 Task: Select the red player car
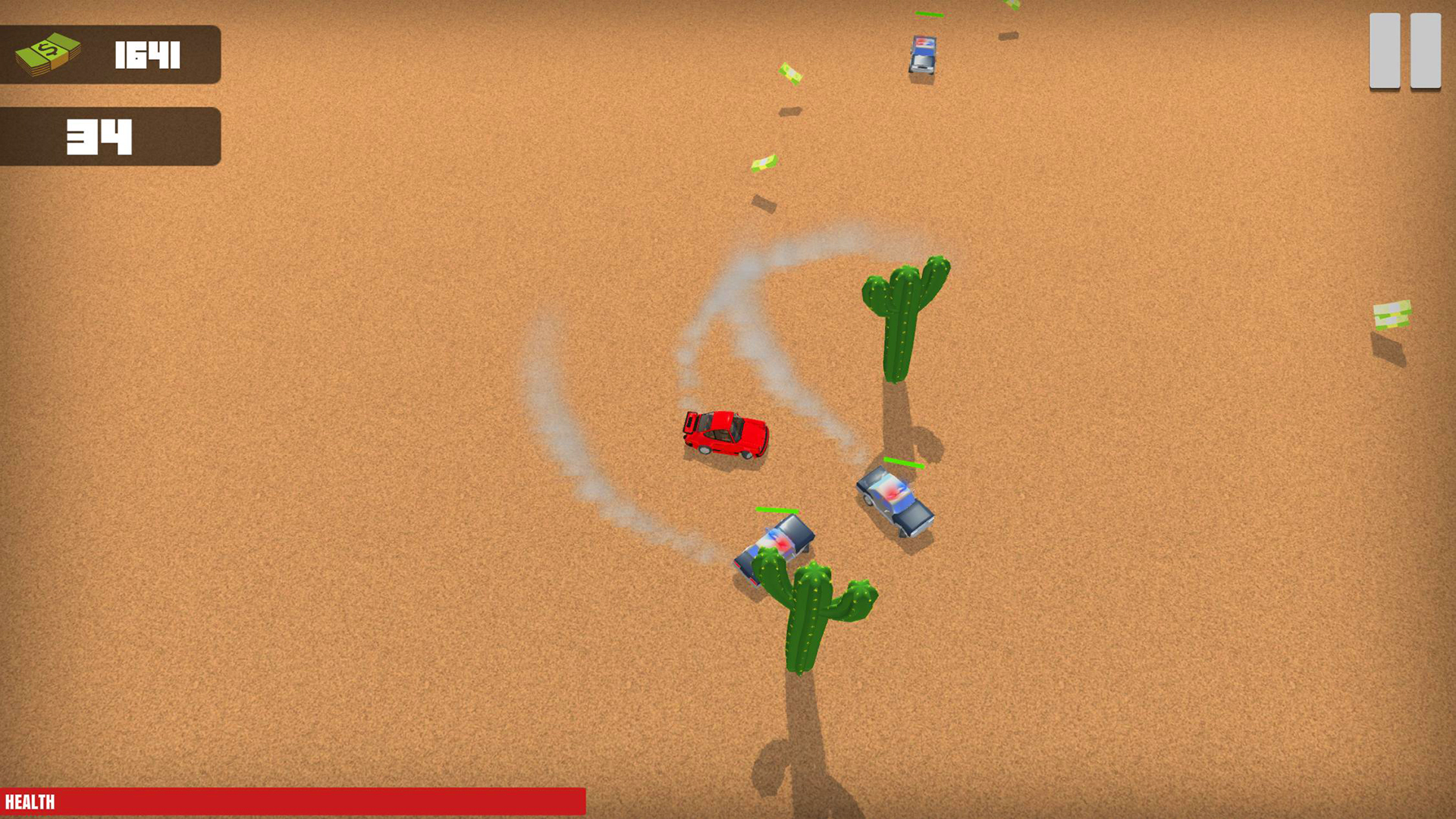726,434
